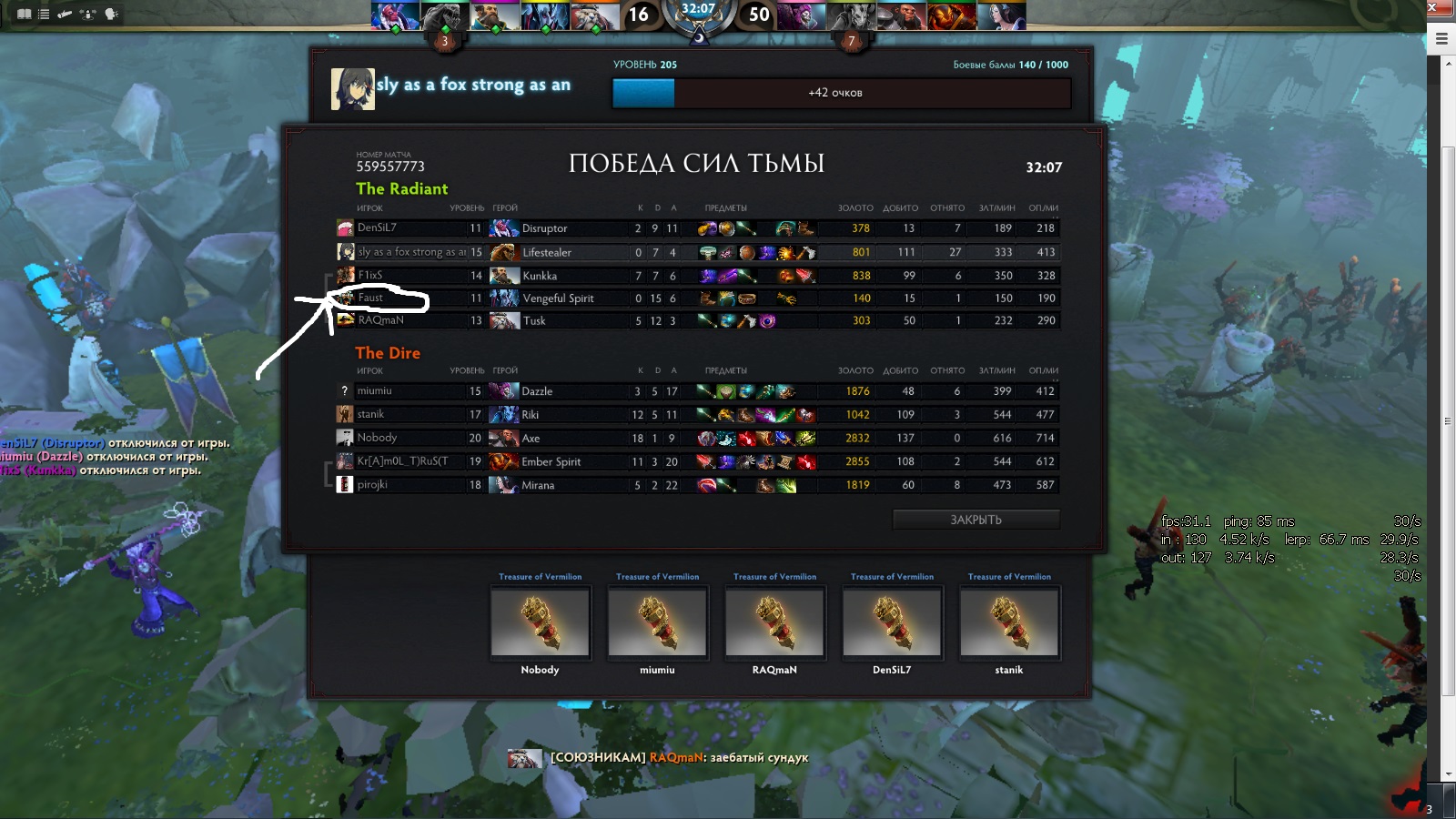This screenshot has height=819, width=1456.
Task: Select miumiu's Dazzle row on the scoreboard
Action: (x=696, y=391)
